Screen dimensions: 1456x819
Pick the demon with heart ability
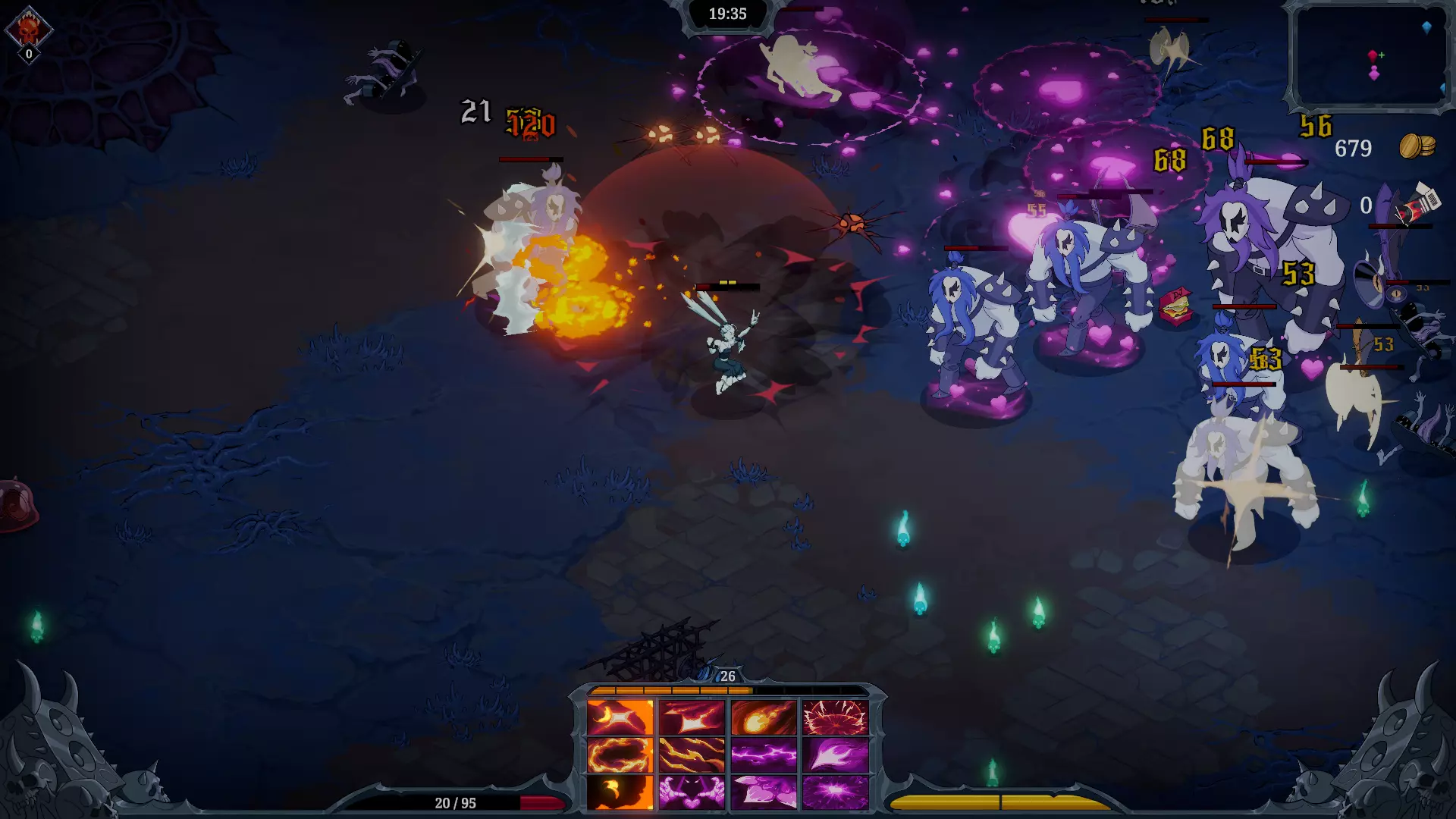pyautogui.click(x=692, y=792)
